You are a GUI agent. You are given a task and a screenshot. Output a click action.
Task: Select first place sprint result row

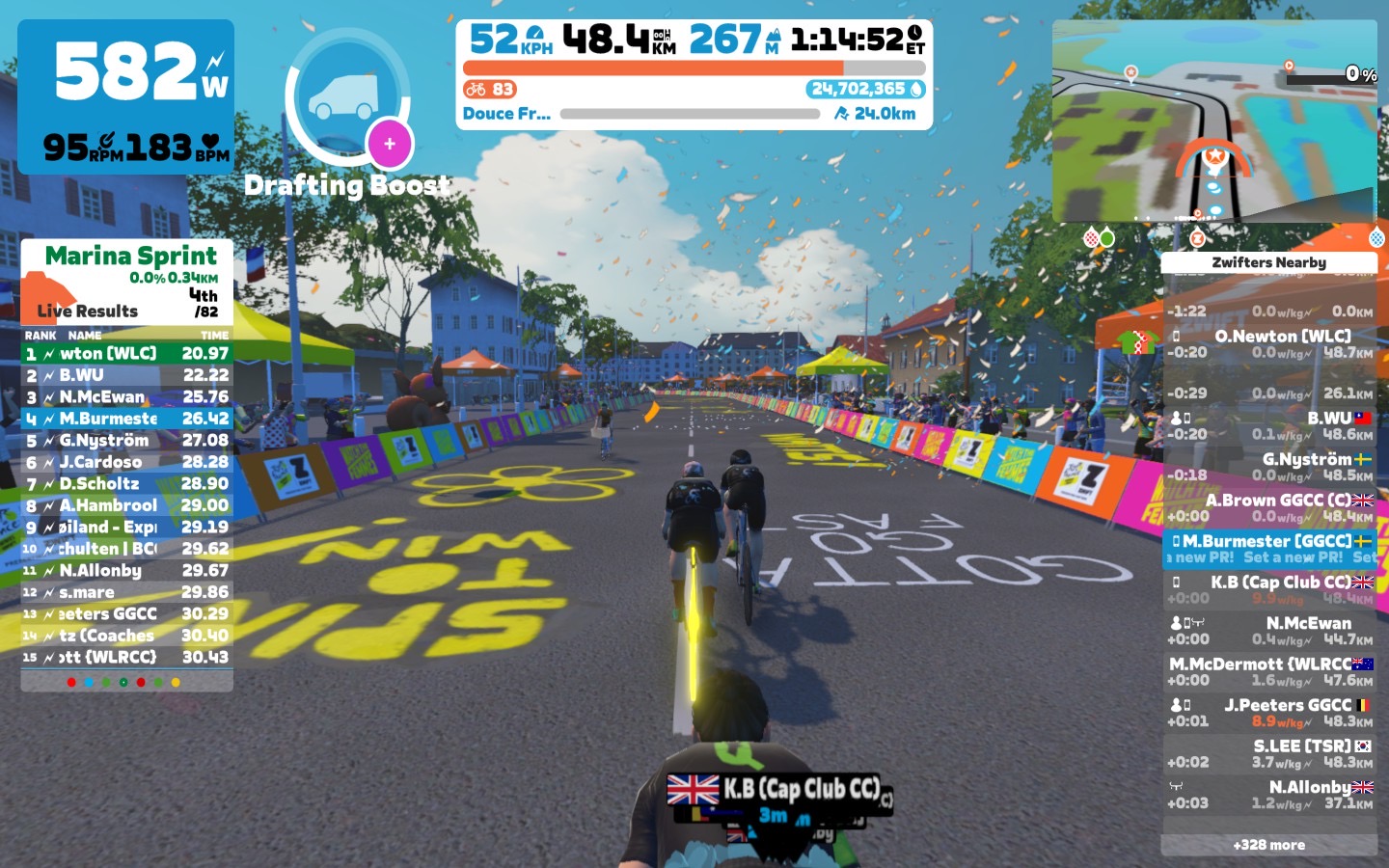point(127,354)
